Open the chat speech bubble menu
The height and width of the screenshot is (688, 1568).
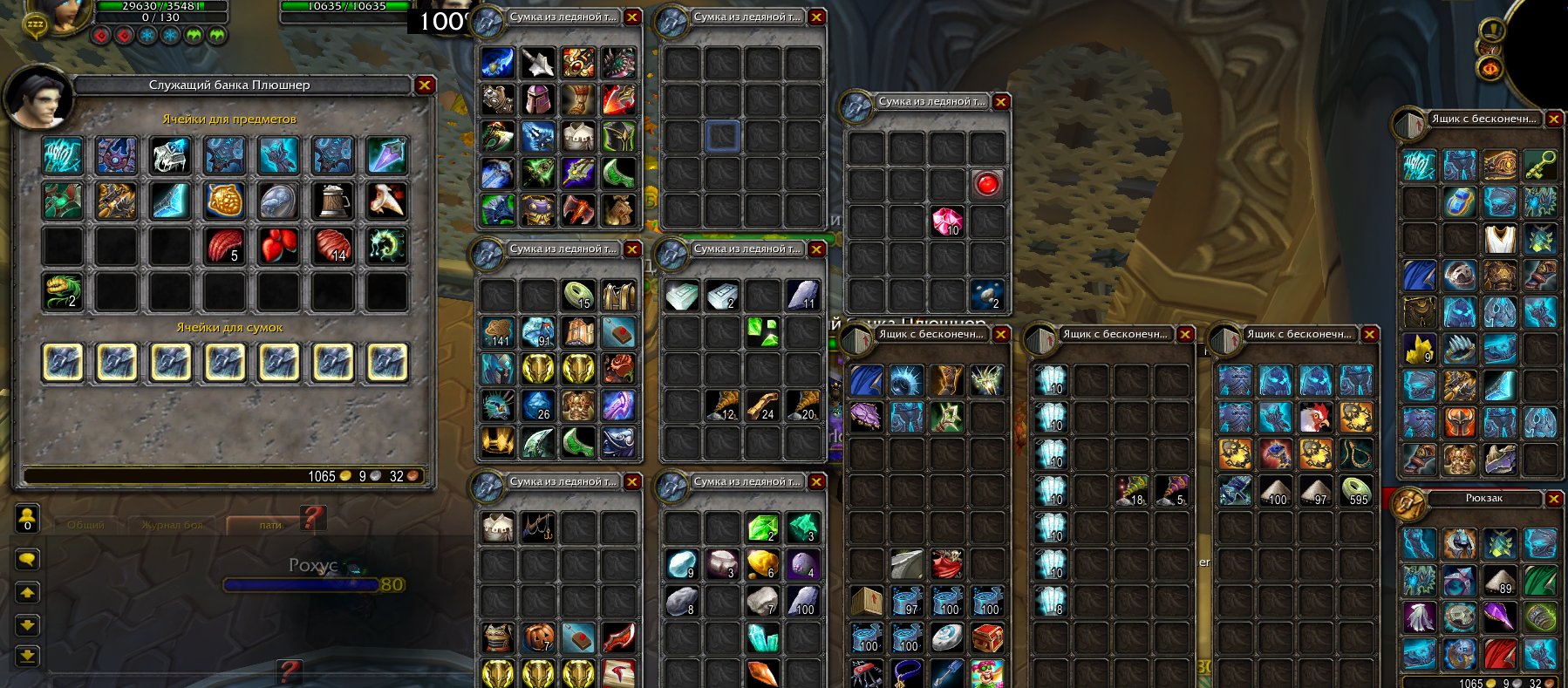[x=28, y=560]
